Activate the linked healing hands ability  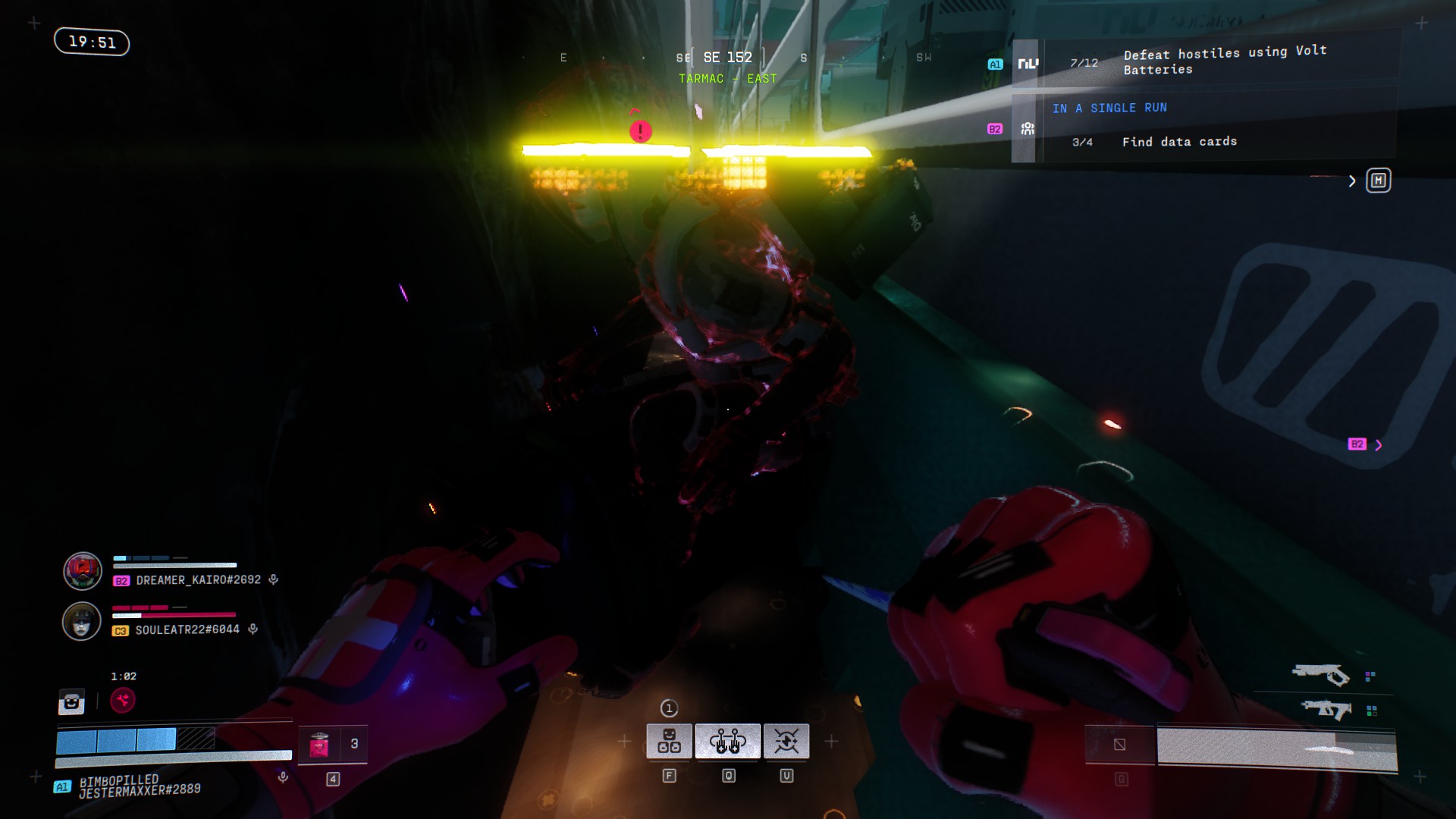pyautogui.click(x=727, y=741)
